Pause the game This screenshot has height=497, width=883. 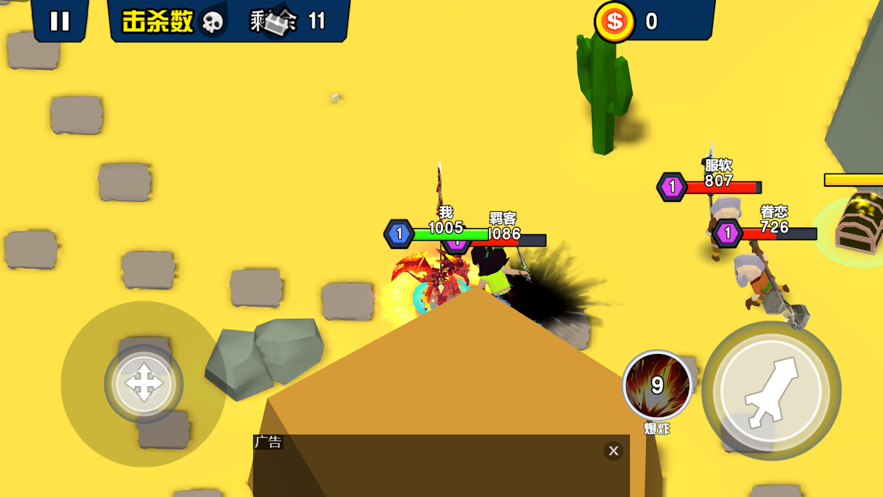(60, 21)
